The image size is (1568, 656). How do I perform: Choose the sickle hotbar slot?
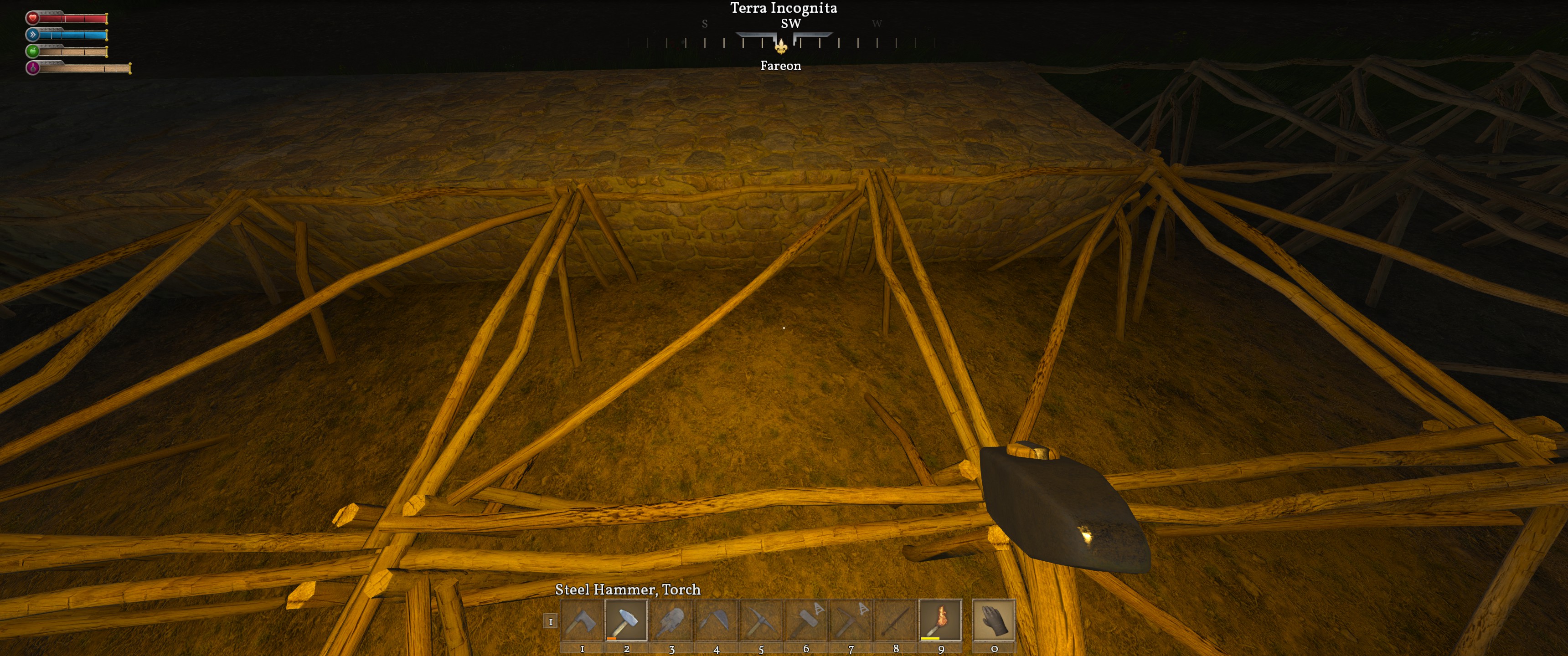point(717,621)
